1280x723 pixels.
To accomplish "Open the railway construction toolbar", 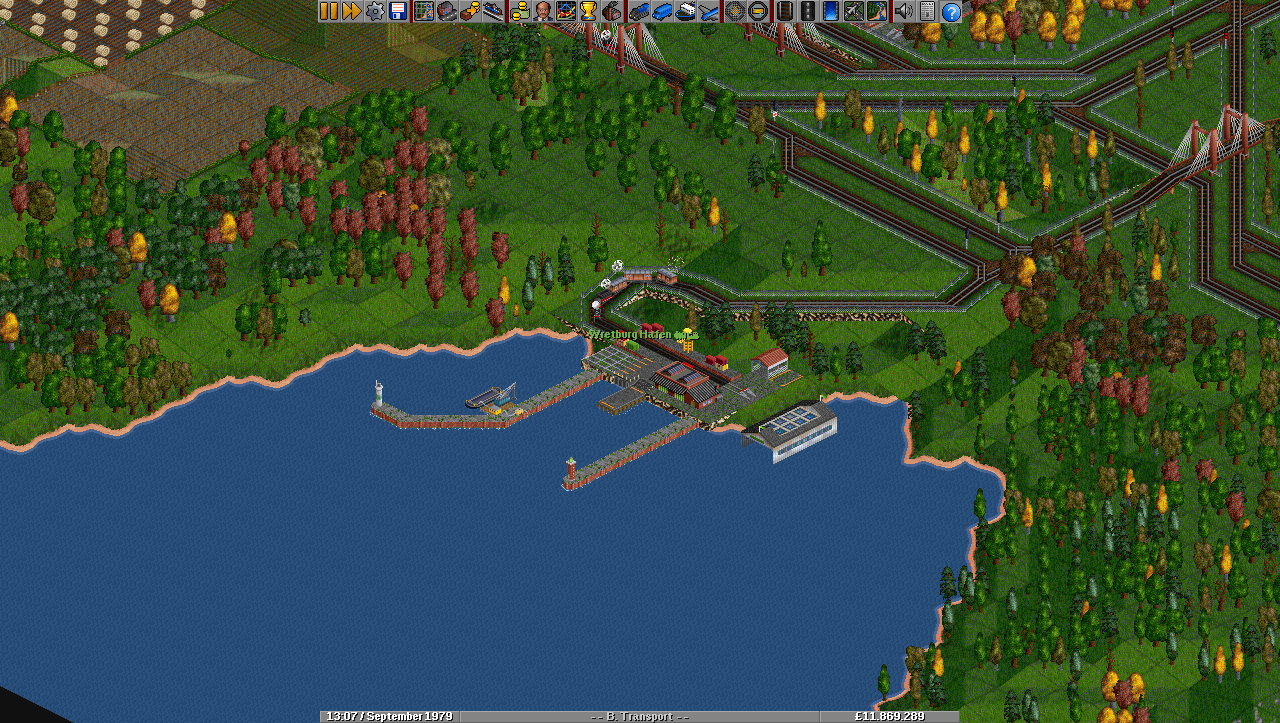I will coord(784,11).
